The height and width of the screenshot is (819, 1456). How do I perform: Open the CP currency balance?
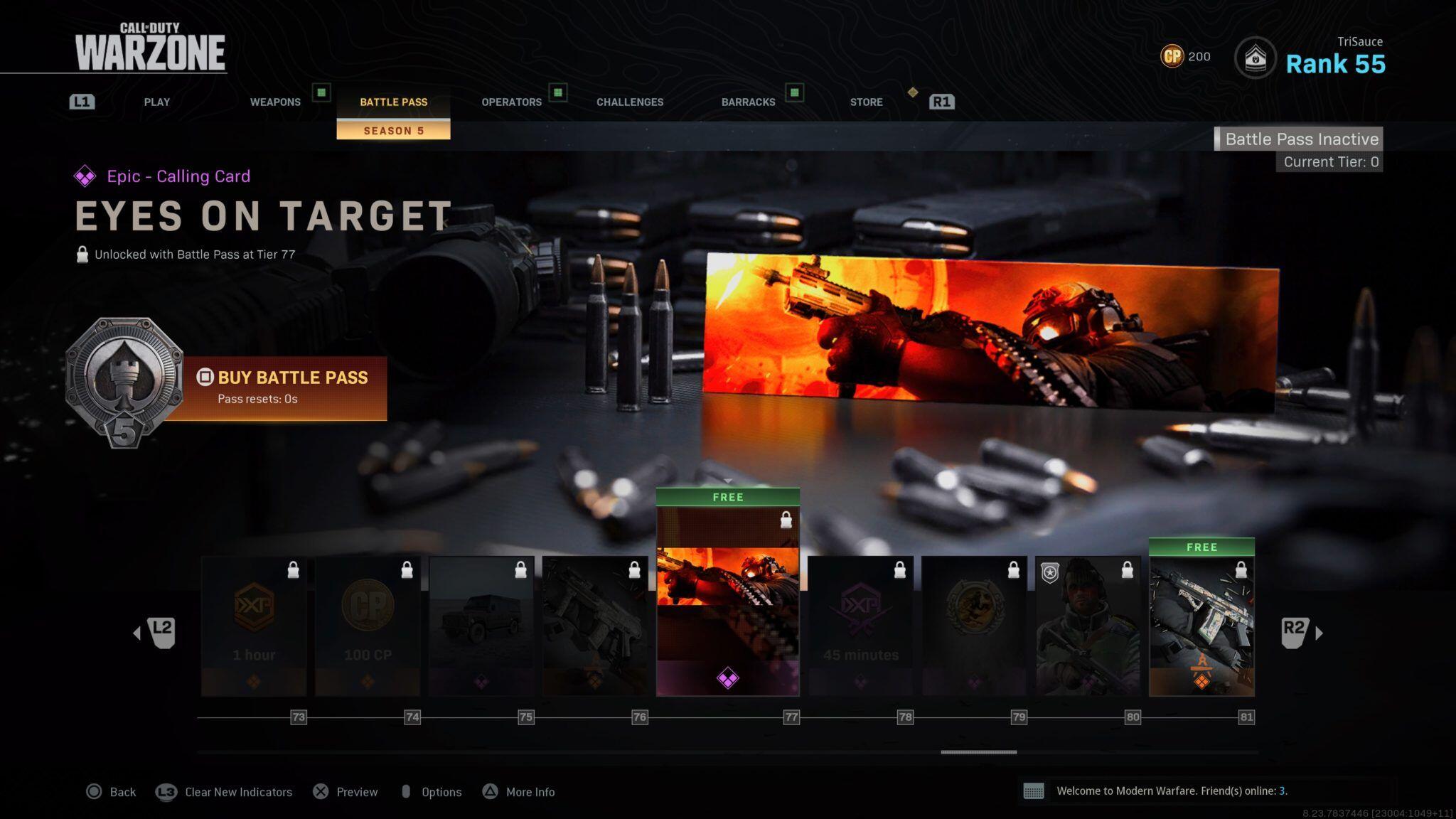coord(1185,56)
